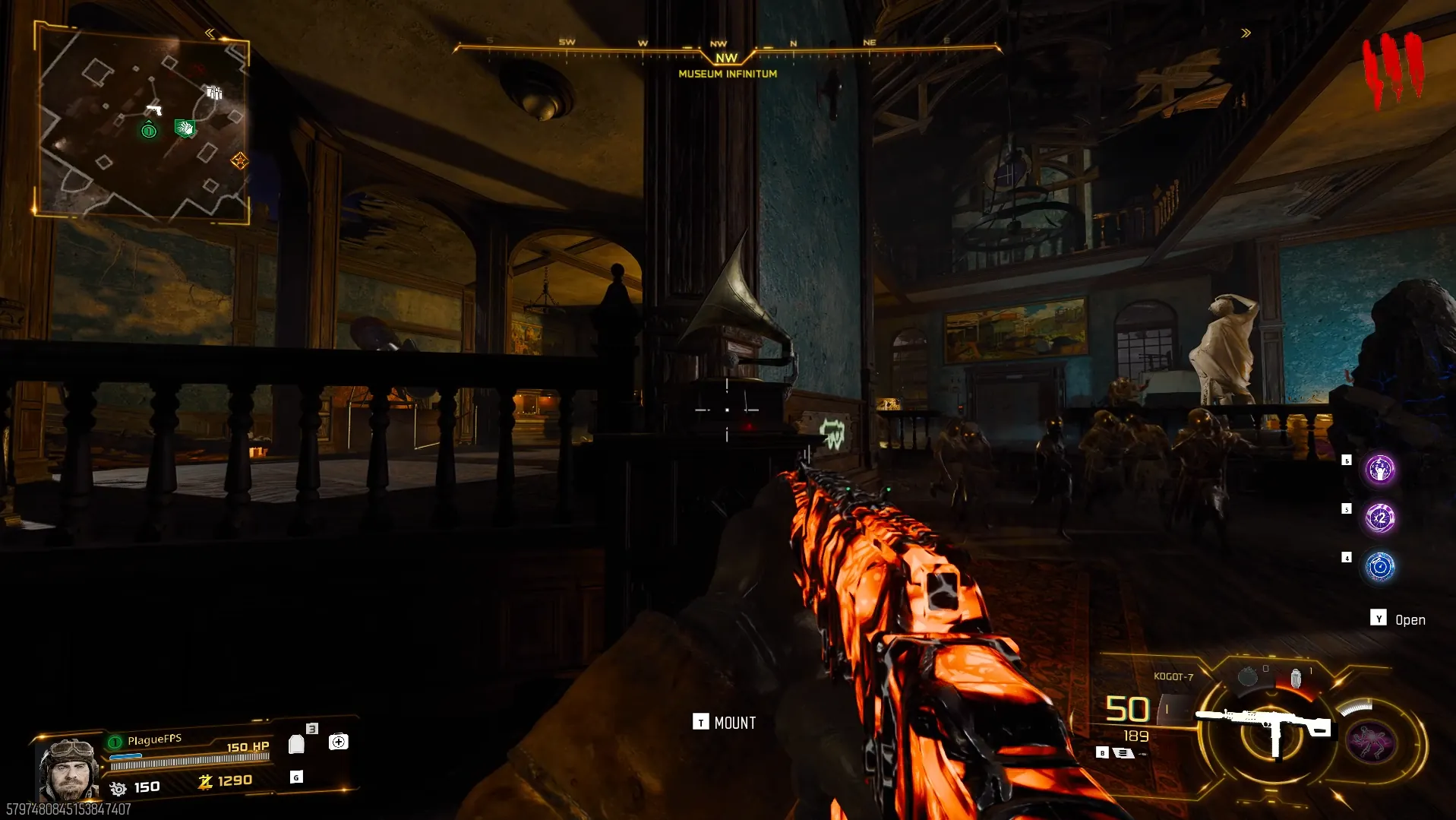This screenshot has width=1456, height=820.
Task: Expand the right panel with double-chevron arrow
Action: pos(1246,33)
